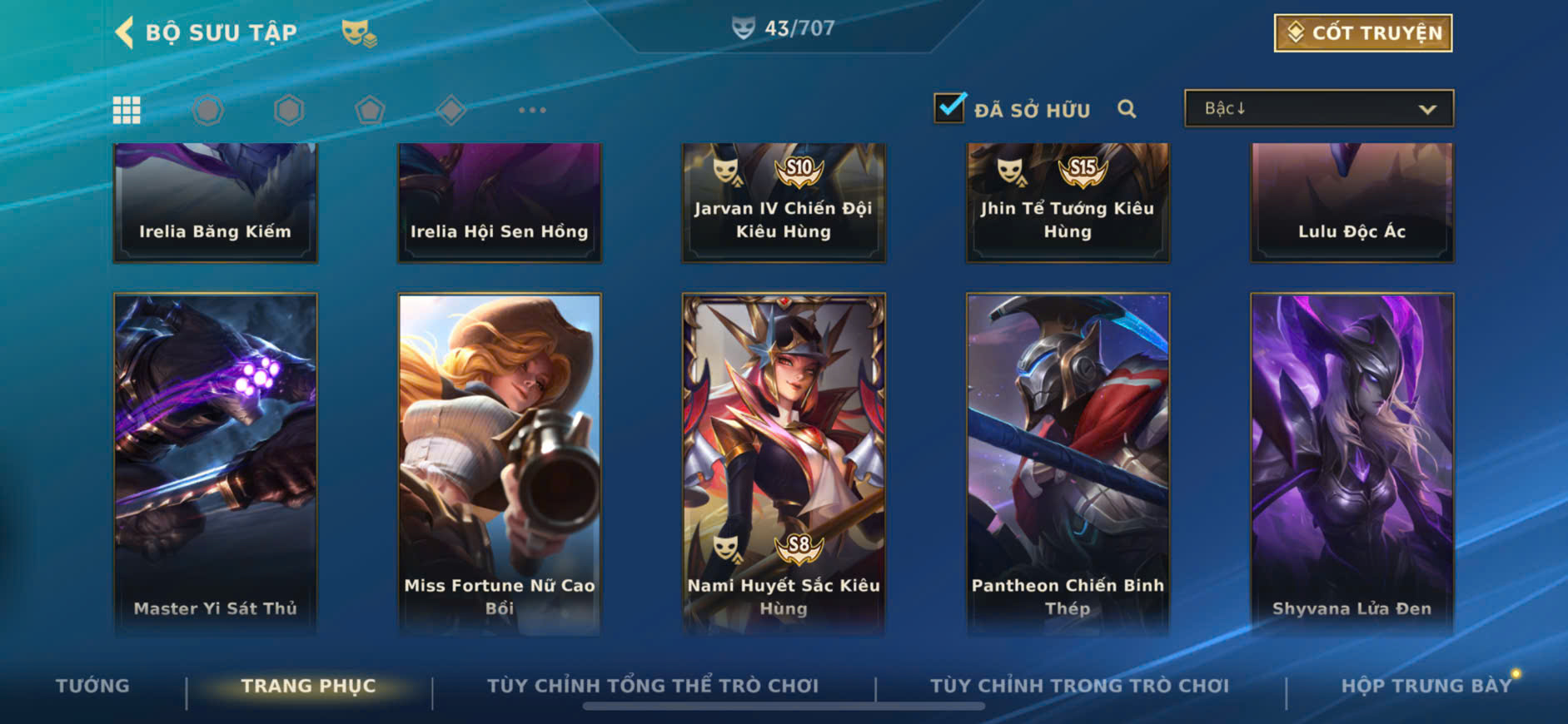The width and height of the screenshot is (1568, 724).
Task: Go back from Bộ Sưu Tập
Action: (x=125, y=32)
